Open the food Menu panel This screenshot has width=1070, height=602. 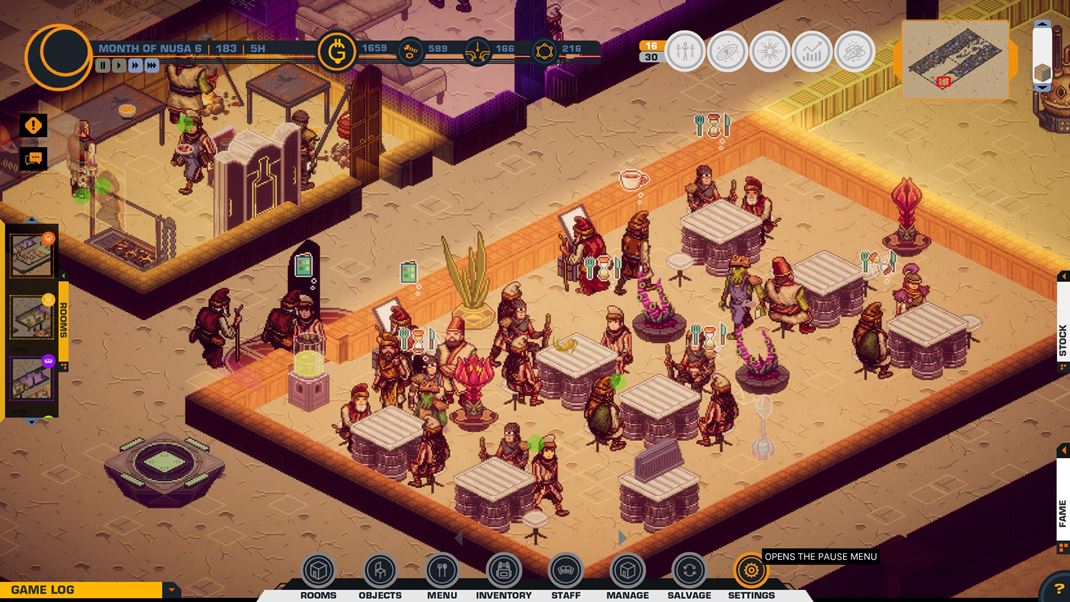tap(442, 571)
